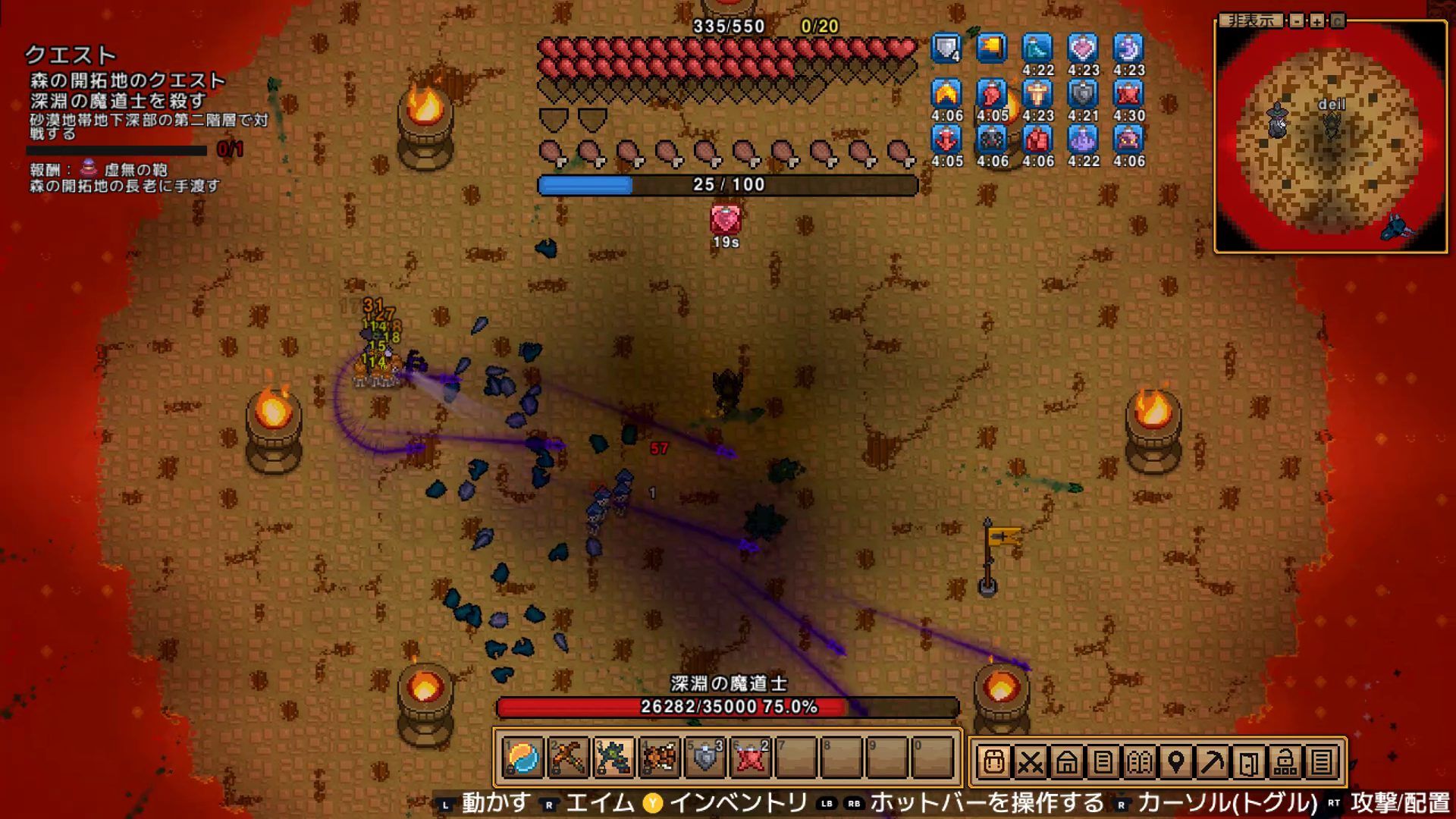Open the house settlement button
This screenshot has width=1456, height=819.
pyautogui.click(x=1066, y=761)
